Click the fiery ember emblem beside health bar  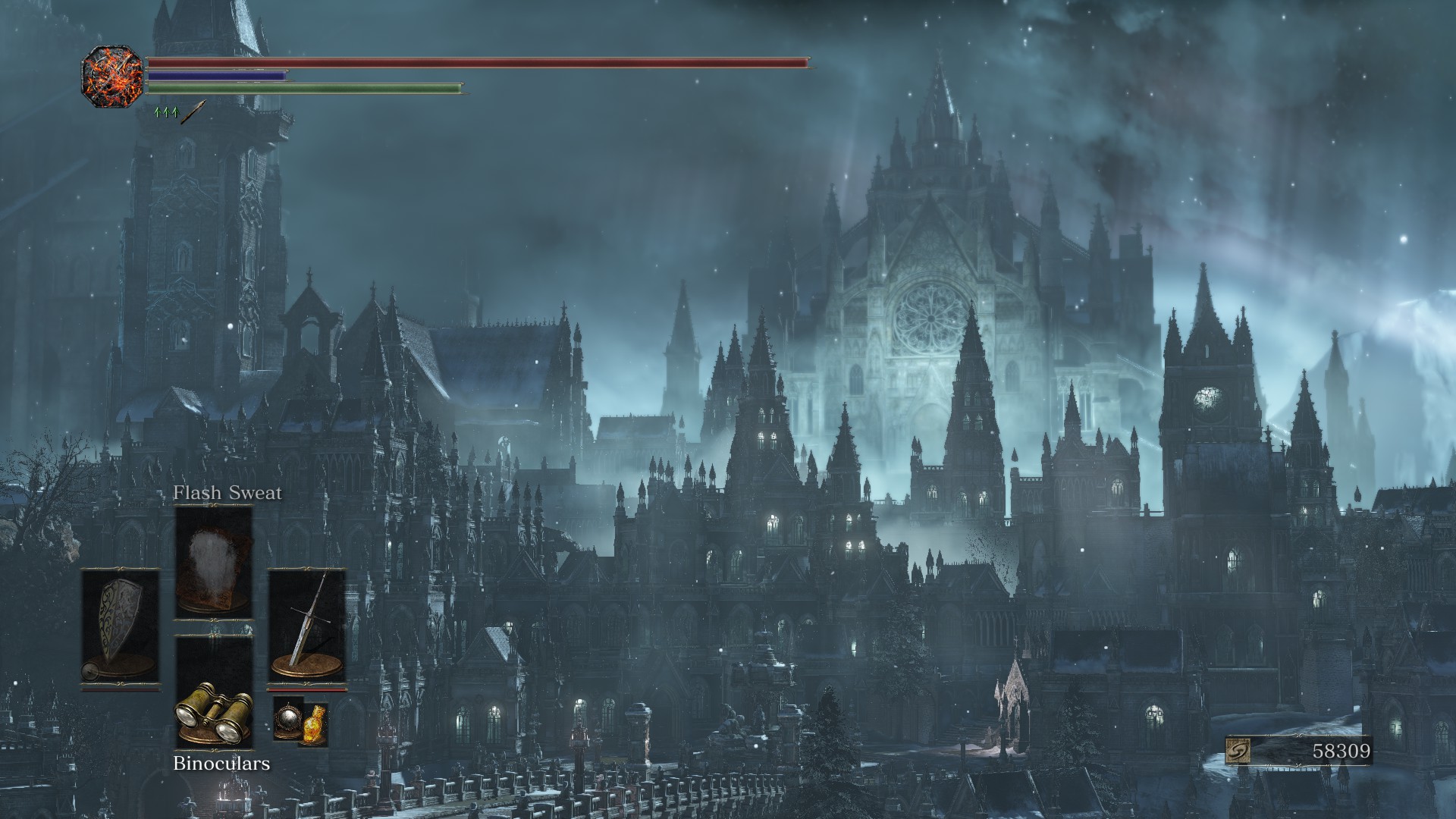[112, 76]
